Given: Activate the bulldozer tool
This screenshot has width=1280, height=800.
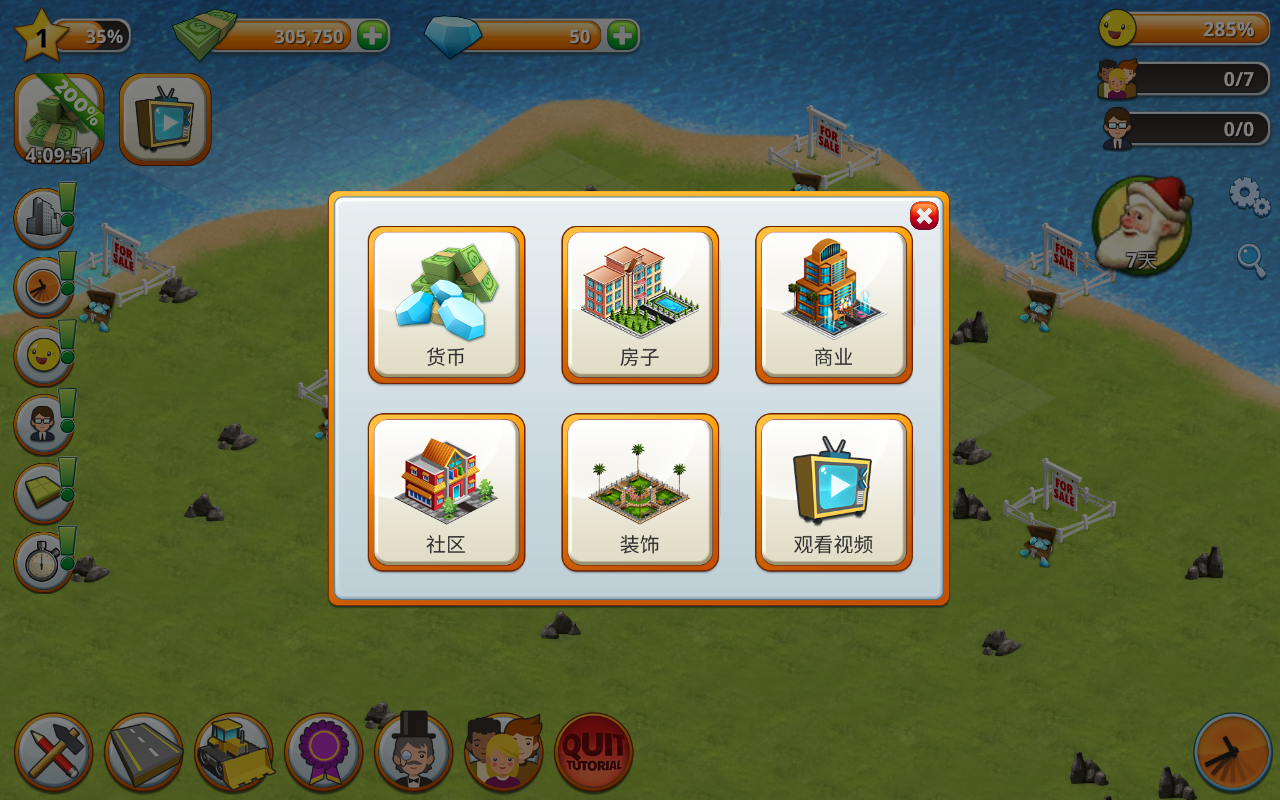Looking at the screenshot, I should click(234, 752).
